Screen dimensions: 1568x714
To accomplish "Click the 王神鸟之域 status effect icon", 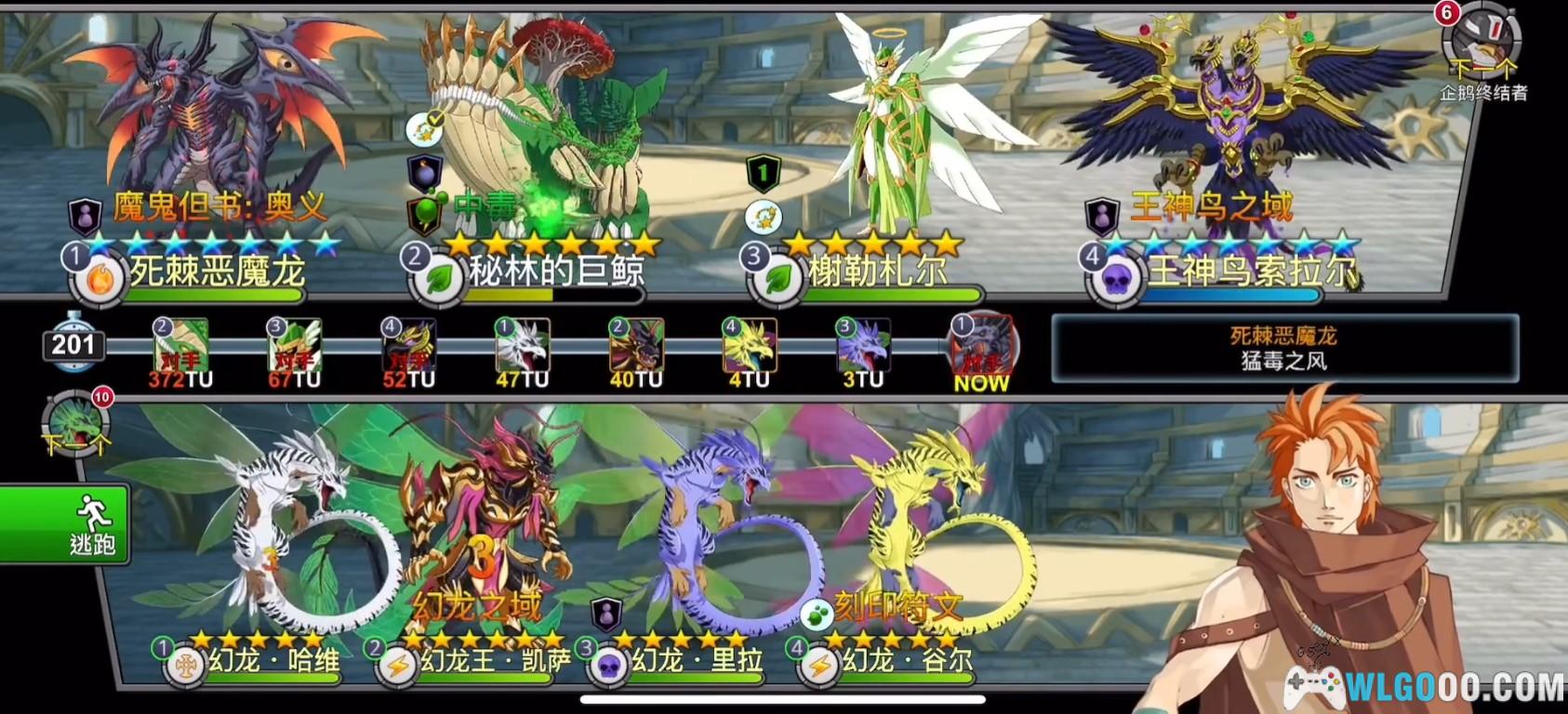I will point(1102,215).
